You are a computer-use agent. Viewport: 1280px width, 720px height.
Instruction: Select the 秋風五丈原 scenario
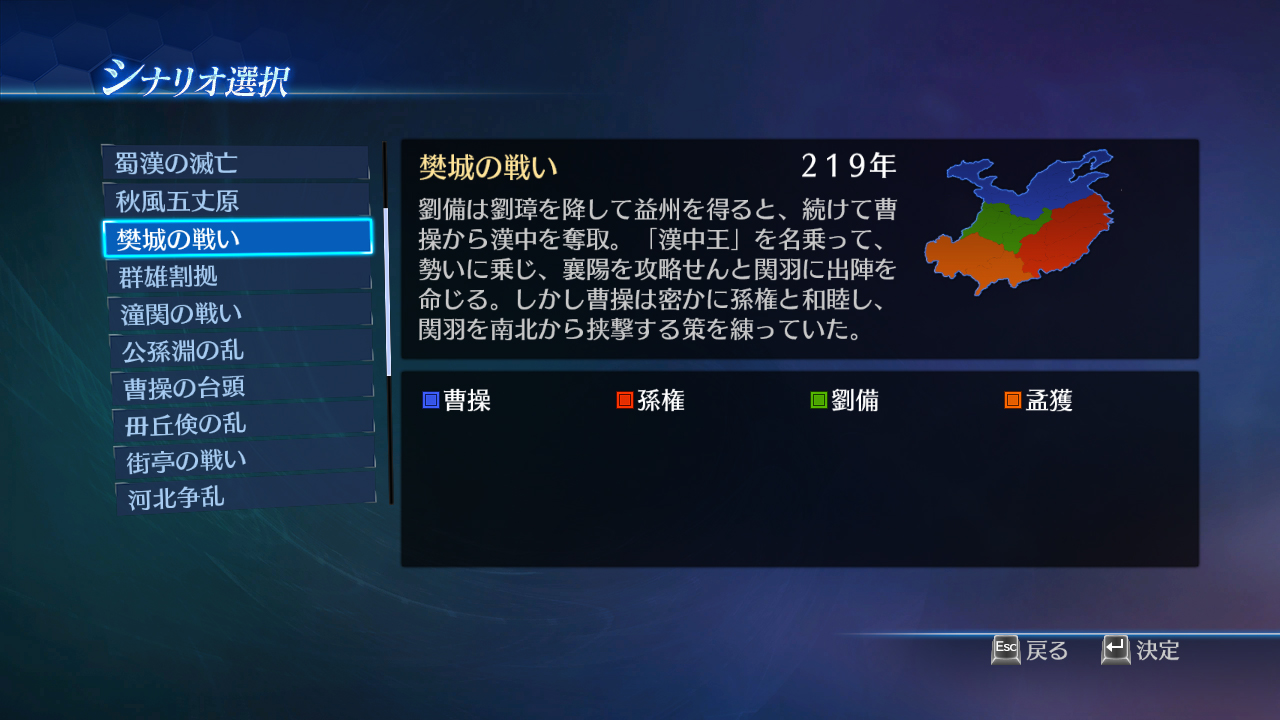pyautogui.click(x=237, y=200)
